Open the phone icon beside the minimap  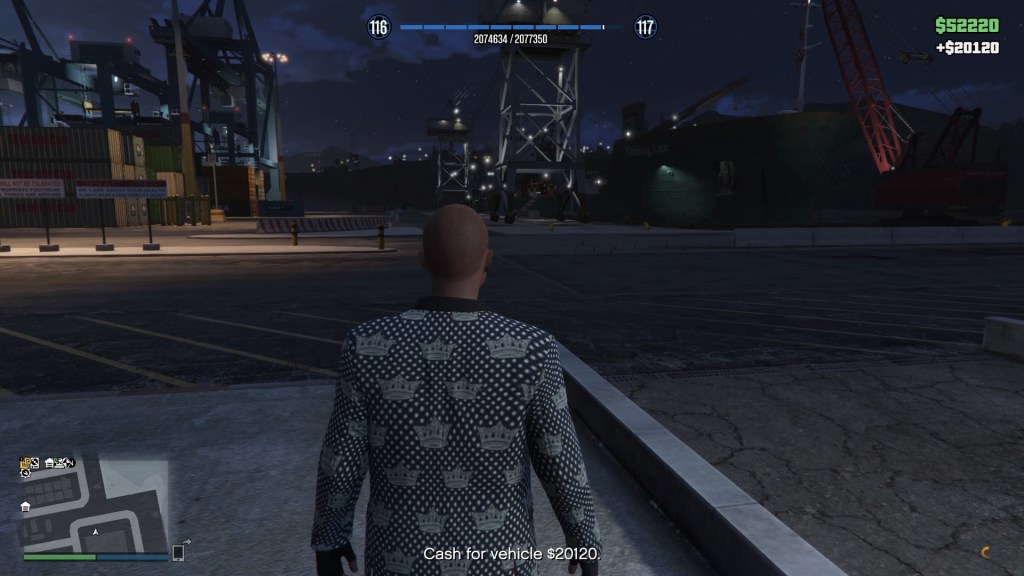tap(179, 552)
